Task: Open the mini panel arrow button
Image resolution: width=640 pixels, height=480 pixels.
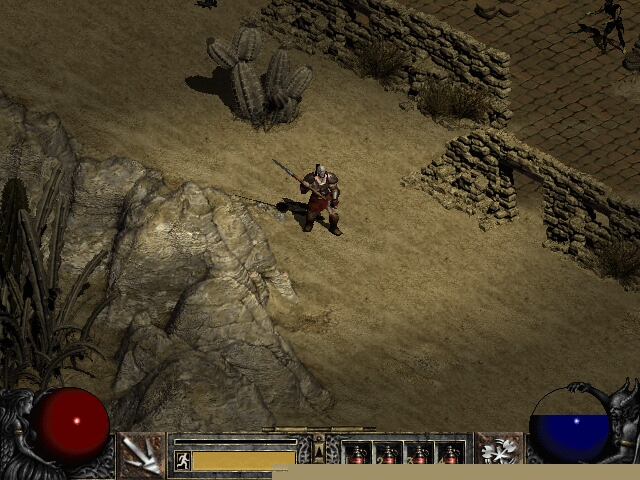Action: (x=319, y=451)
